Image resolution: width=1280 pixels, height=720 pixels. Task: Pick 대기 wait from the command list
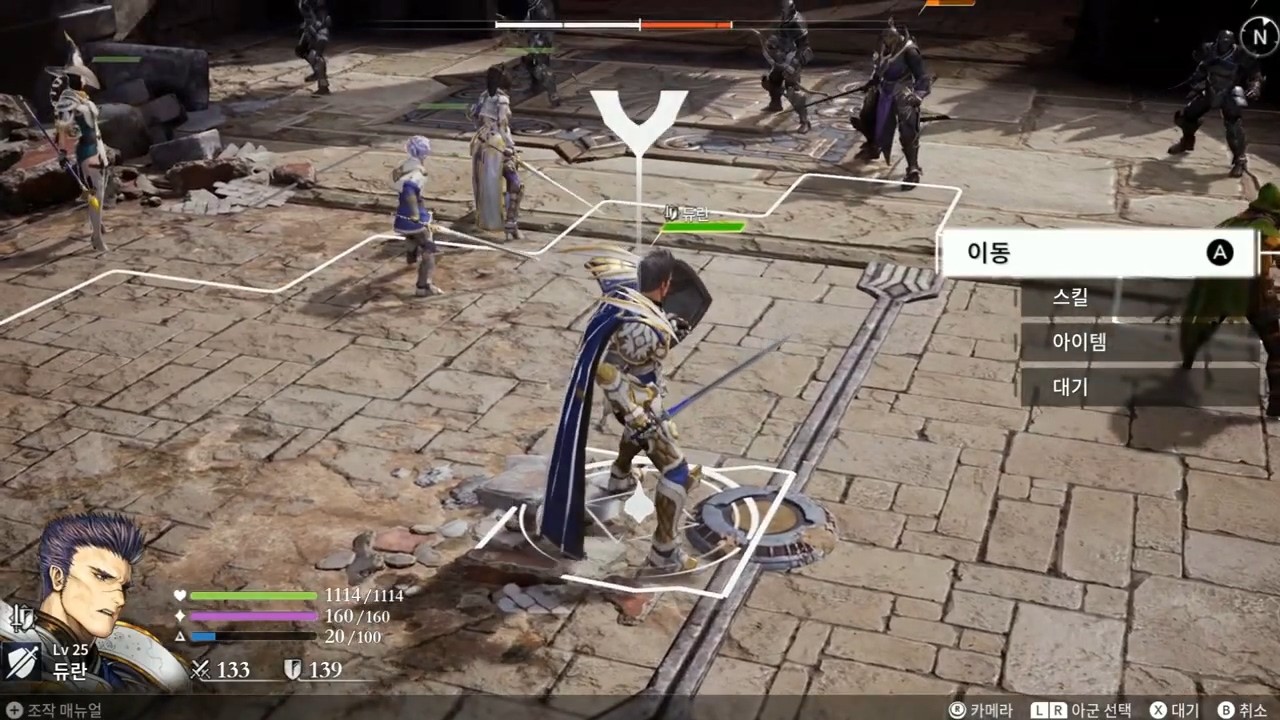pyautogui.click(x=1138, y=387)
